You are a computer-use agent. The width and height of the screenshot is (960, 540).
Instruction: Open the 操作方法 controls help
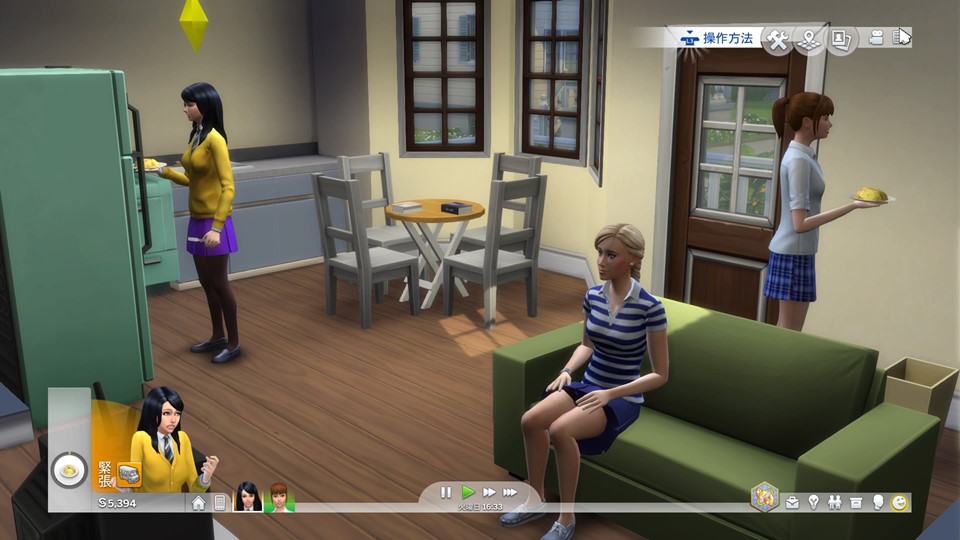point(716,38)
